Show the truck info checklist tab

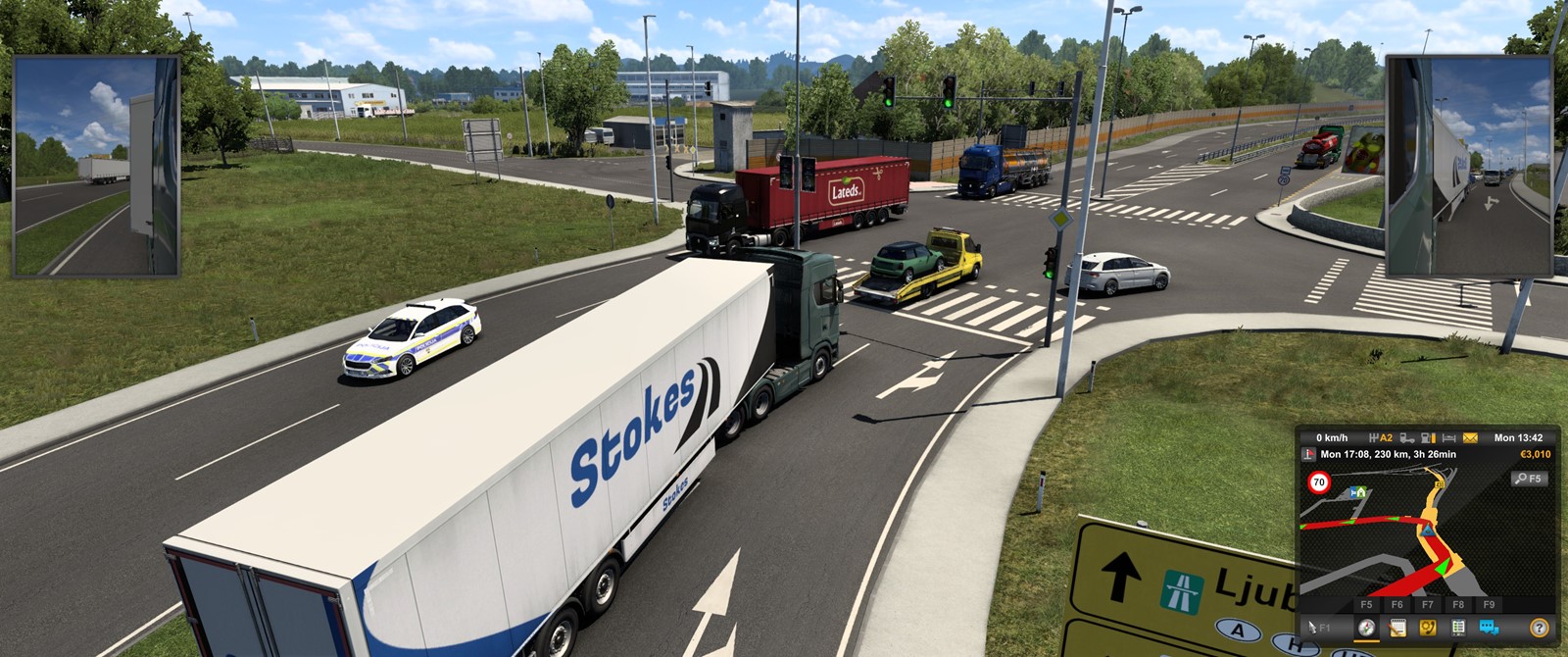[x=1458, y=628]
